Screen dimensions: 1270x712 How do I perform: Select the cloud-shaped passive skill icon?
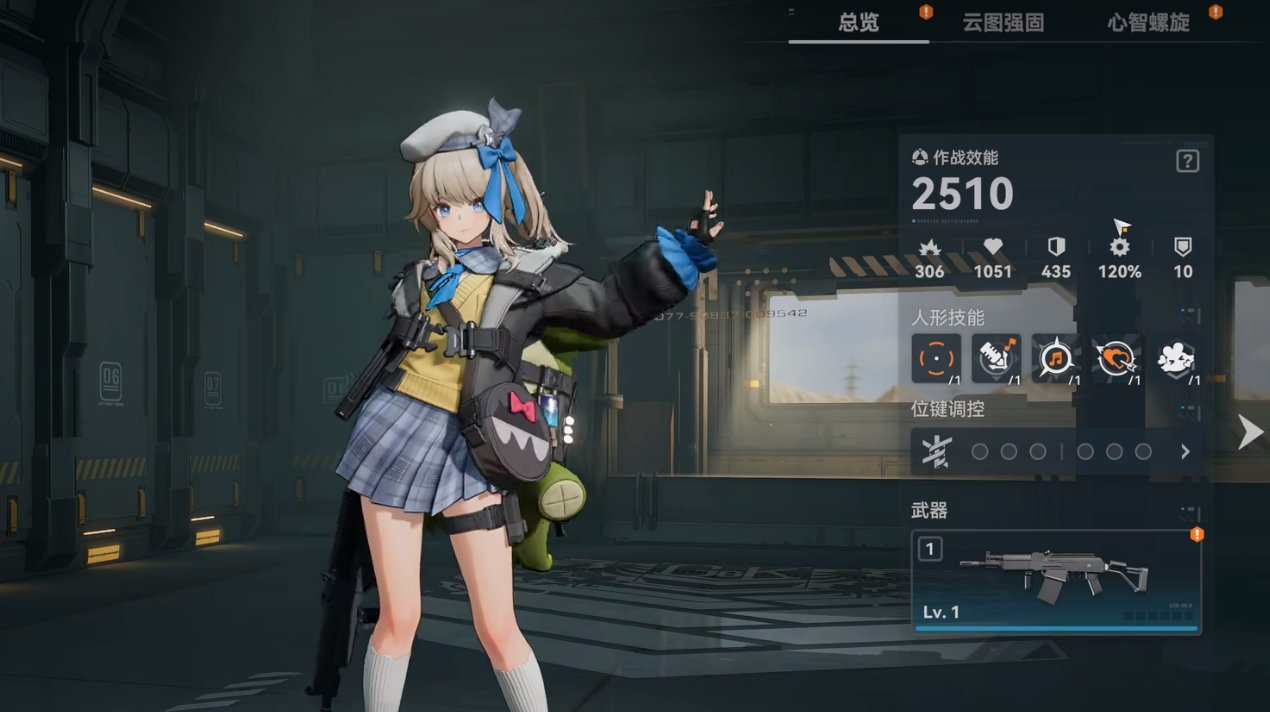pos(1176,358)
